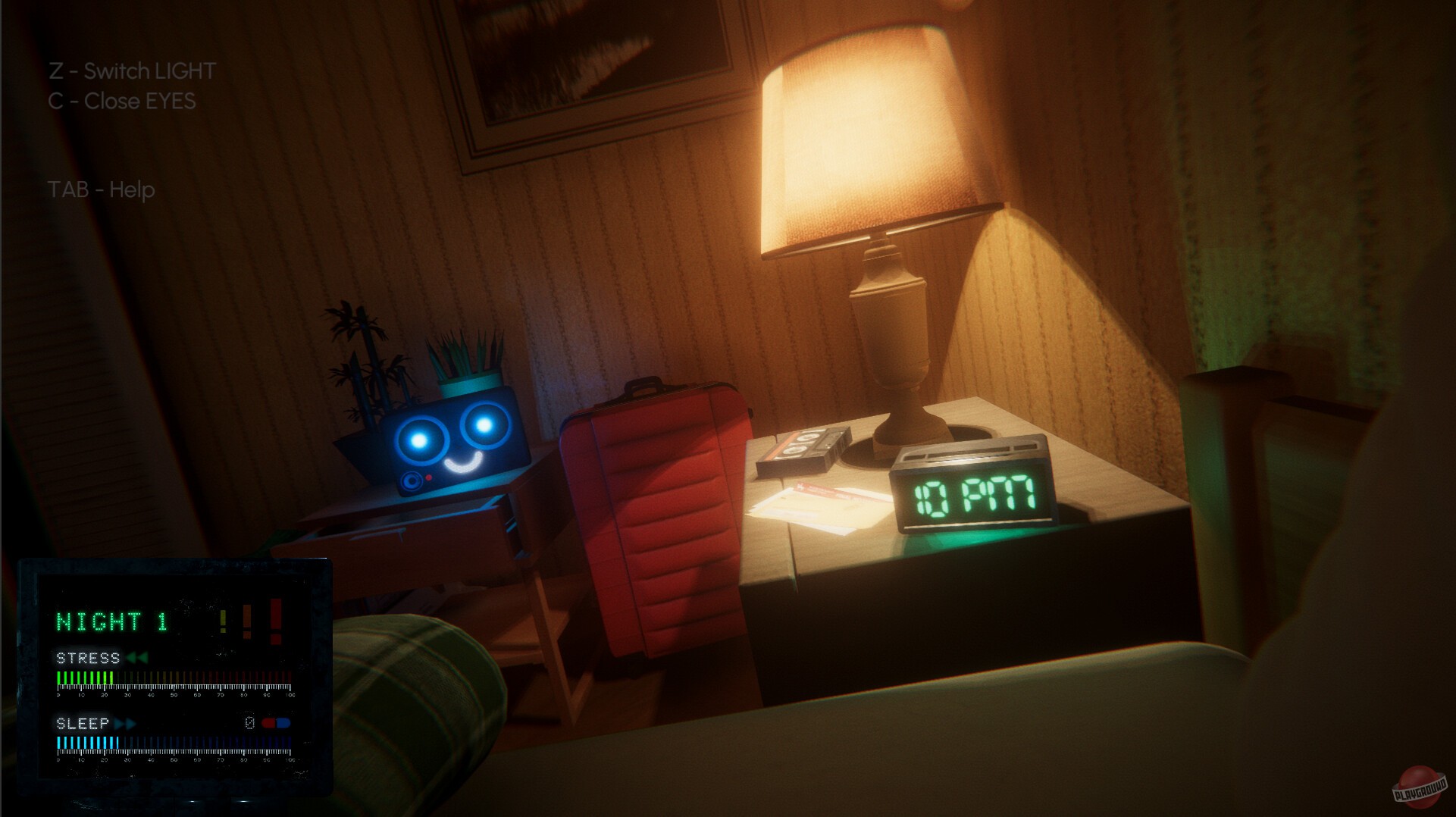Open Help via the TAB - Help text
The height and width of the screenshot is (817, 1456).
pyautogui.click(x=101, y=190)
